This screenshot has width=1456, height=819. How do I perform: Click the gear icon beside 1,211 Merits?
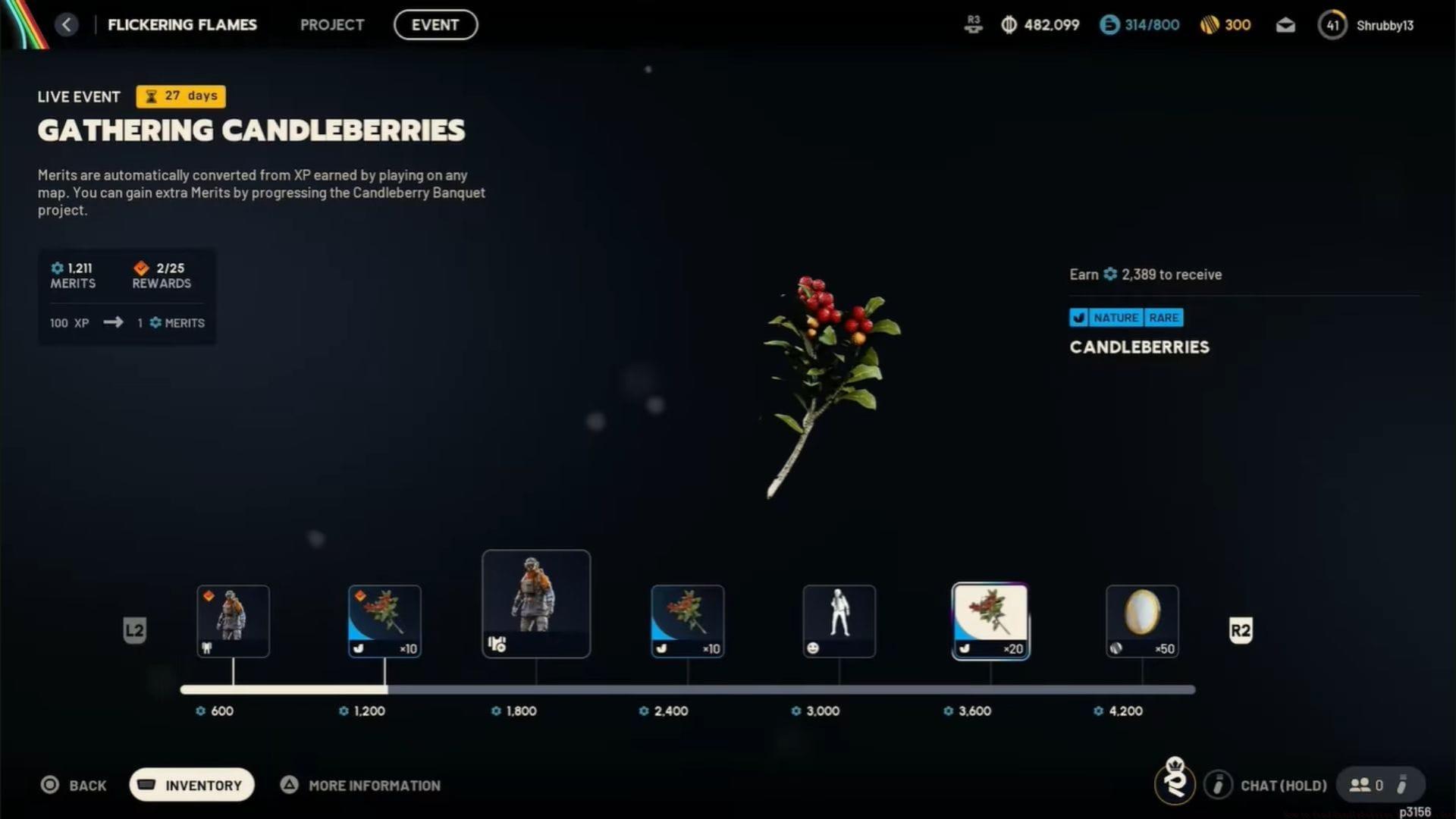(x=56, y=268)
